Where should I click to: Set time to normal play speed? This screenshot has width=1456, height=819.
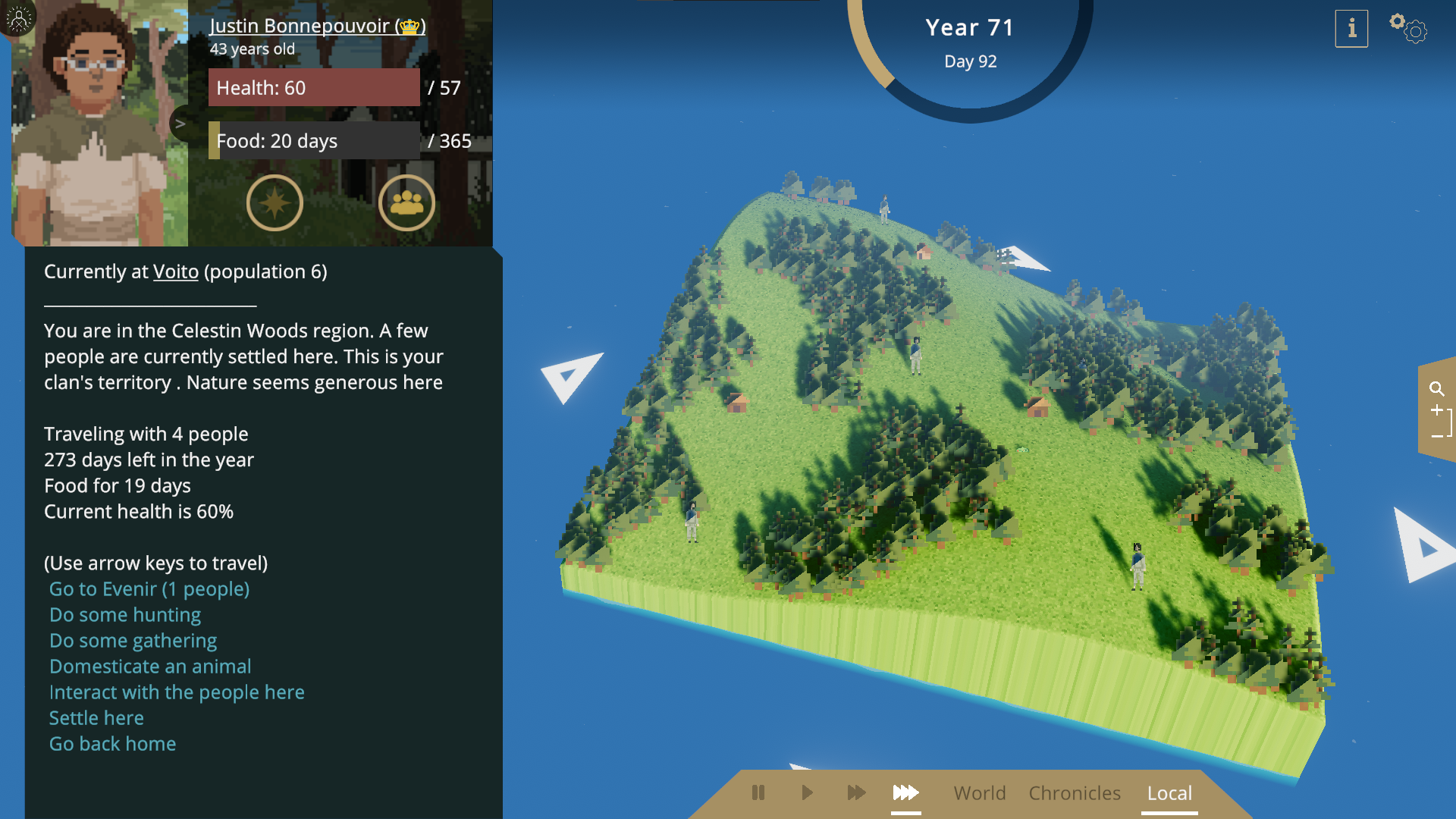[x=807, y=793]
